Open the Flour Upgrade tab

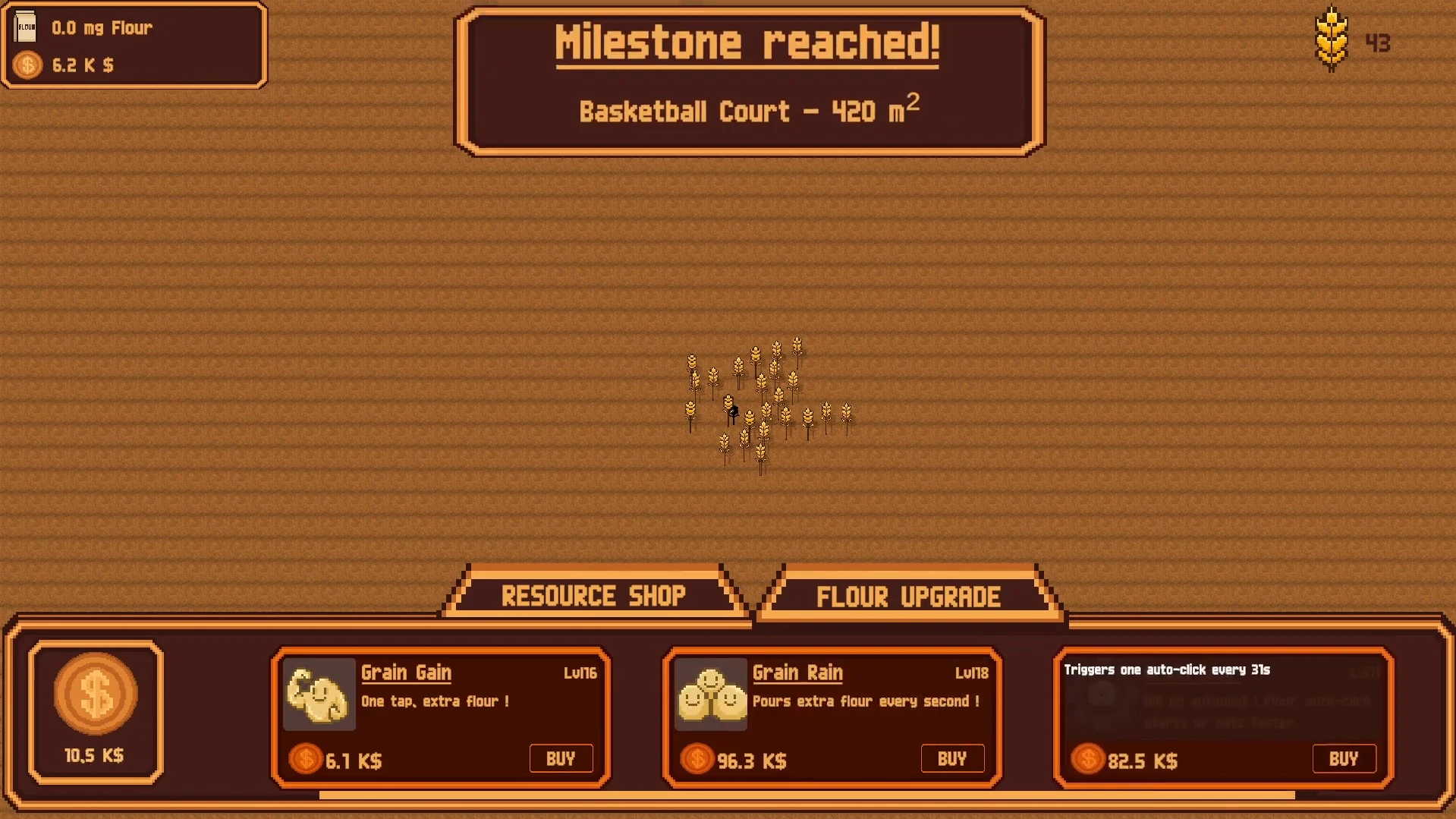[x=908, y=597]
